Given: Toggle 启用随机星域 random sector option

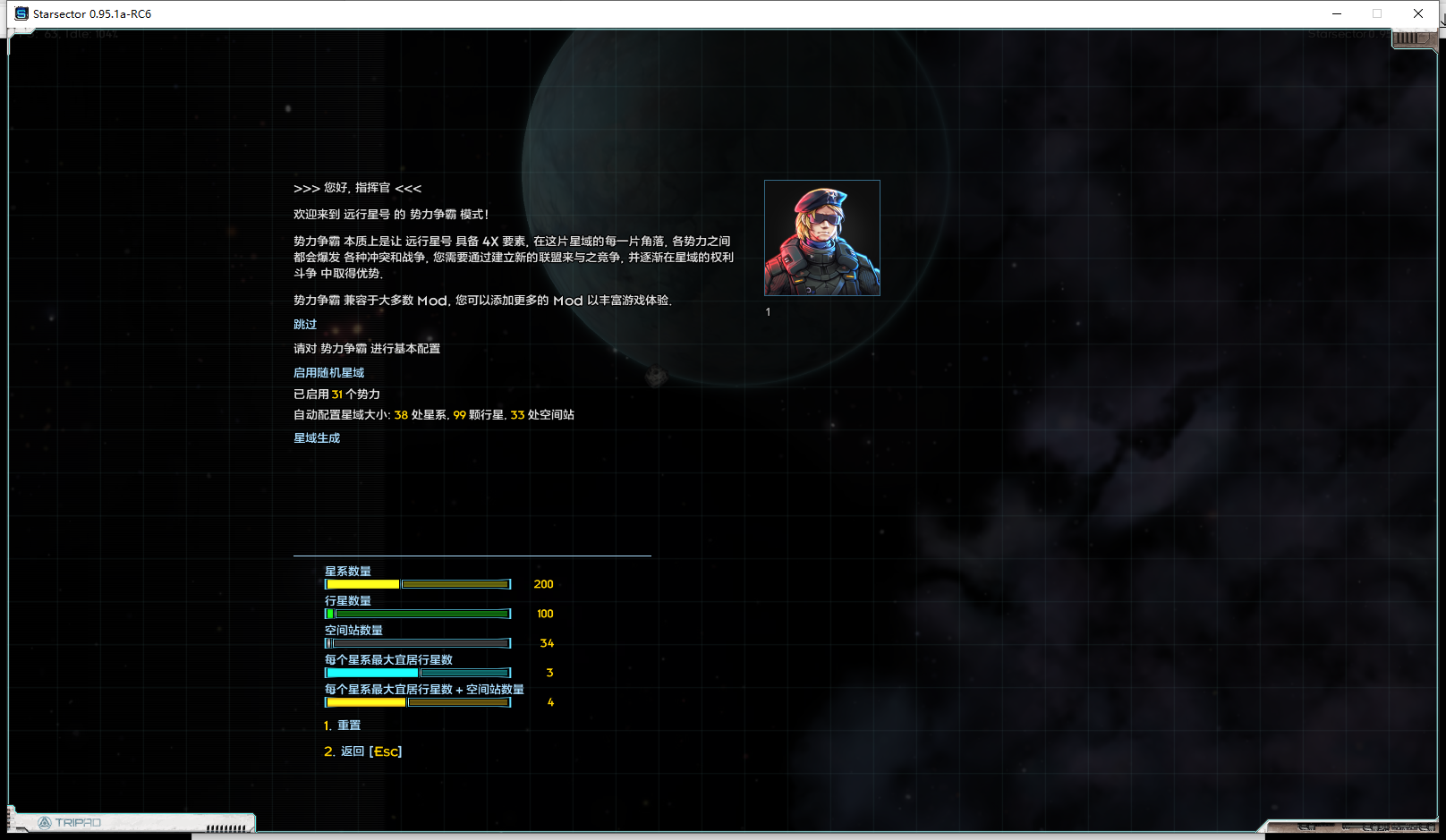Looking at the screenshot, I should pos(327,371).
